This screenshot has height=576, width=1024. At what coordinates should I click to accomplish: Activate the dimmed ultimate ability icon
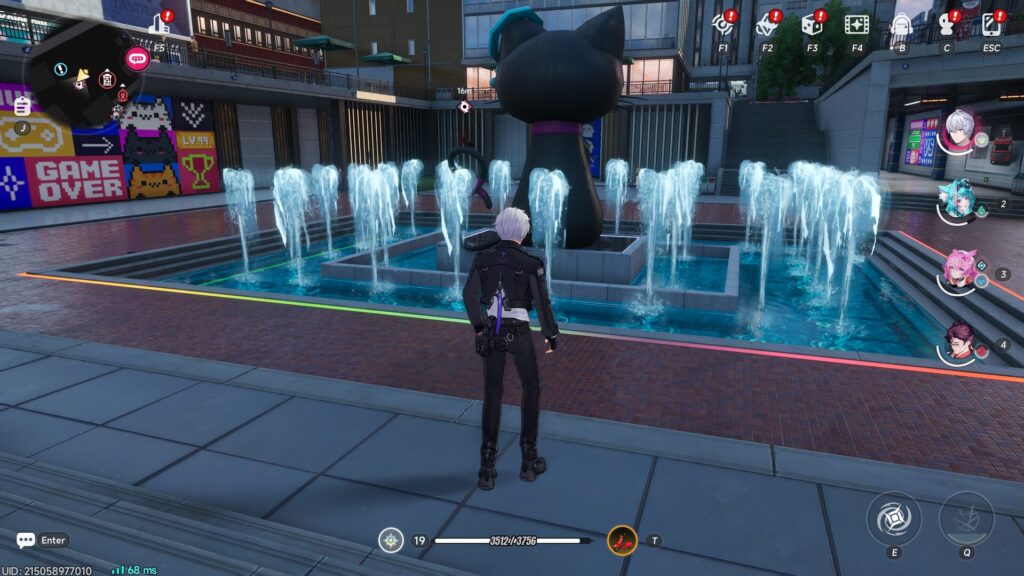[x=966, y=516]
